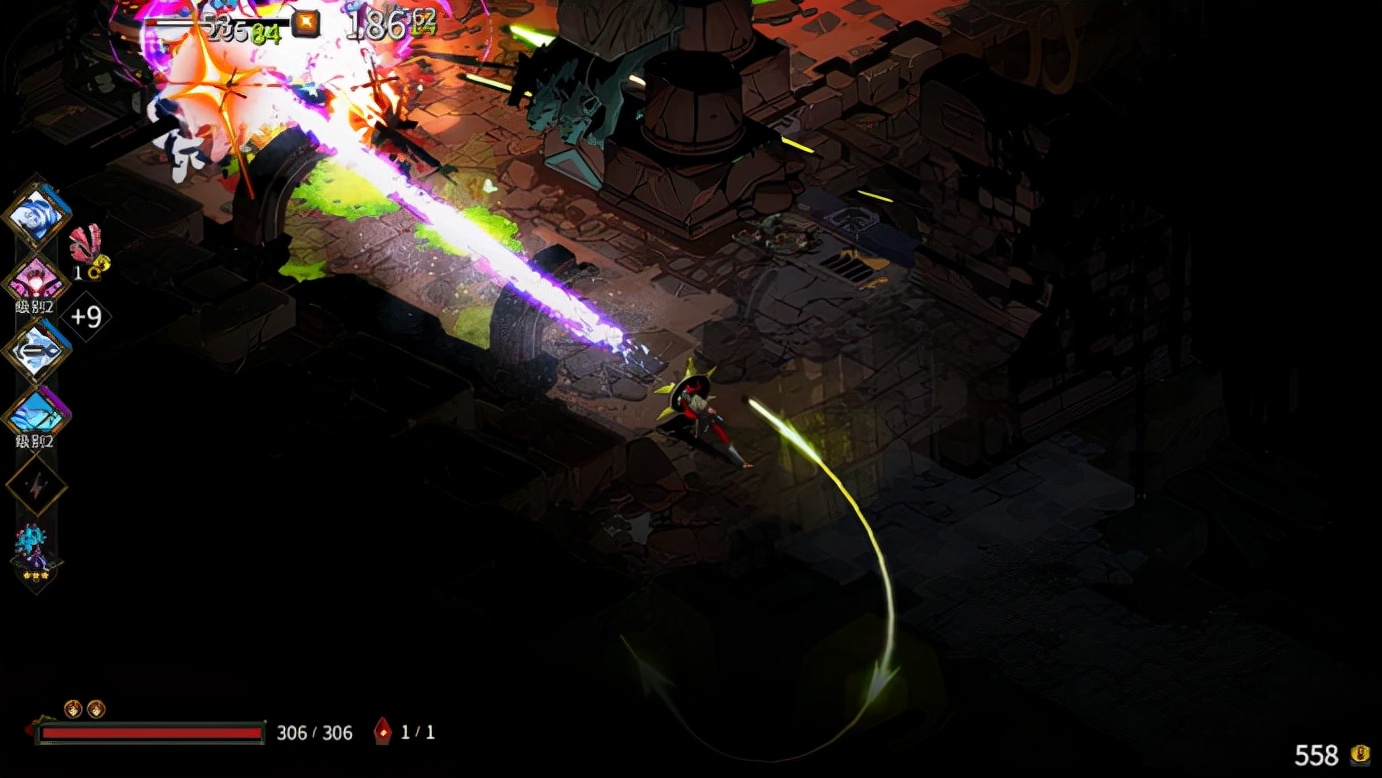Screen dimensions: 1382x778
Task: Select the pink special boon icon
Action: (37, 281)
